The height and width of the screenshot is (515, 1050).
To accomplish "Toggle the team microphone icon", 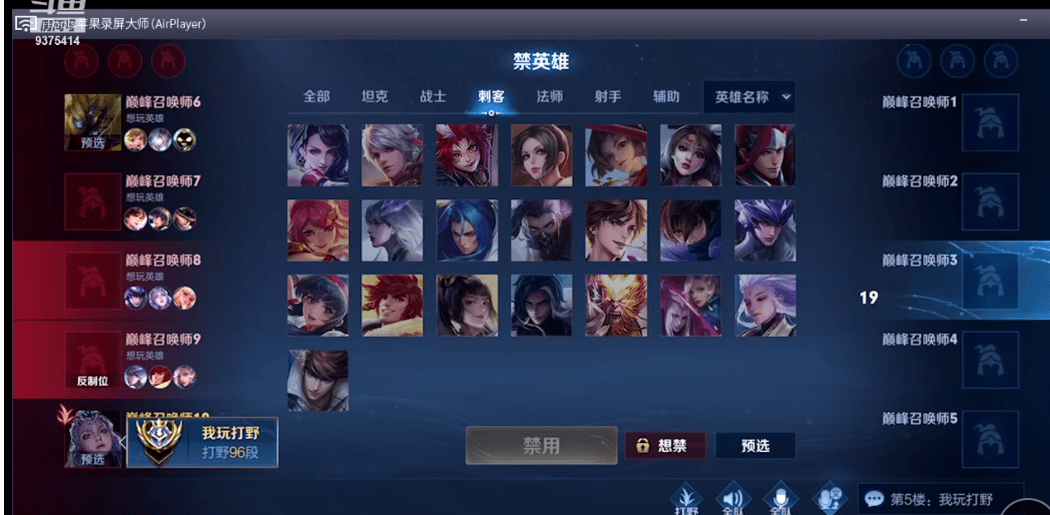I will (781, 498).
